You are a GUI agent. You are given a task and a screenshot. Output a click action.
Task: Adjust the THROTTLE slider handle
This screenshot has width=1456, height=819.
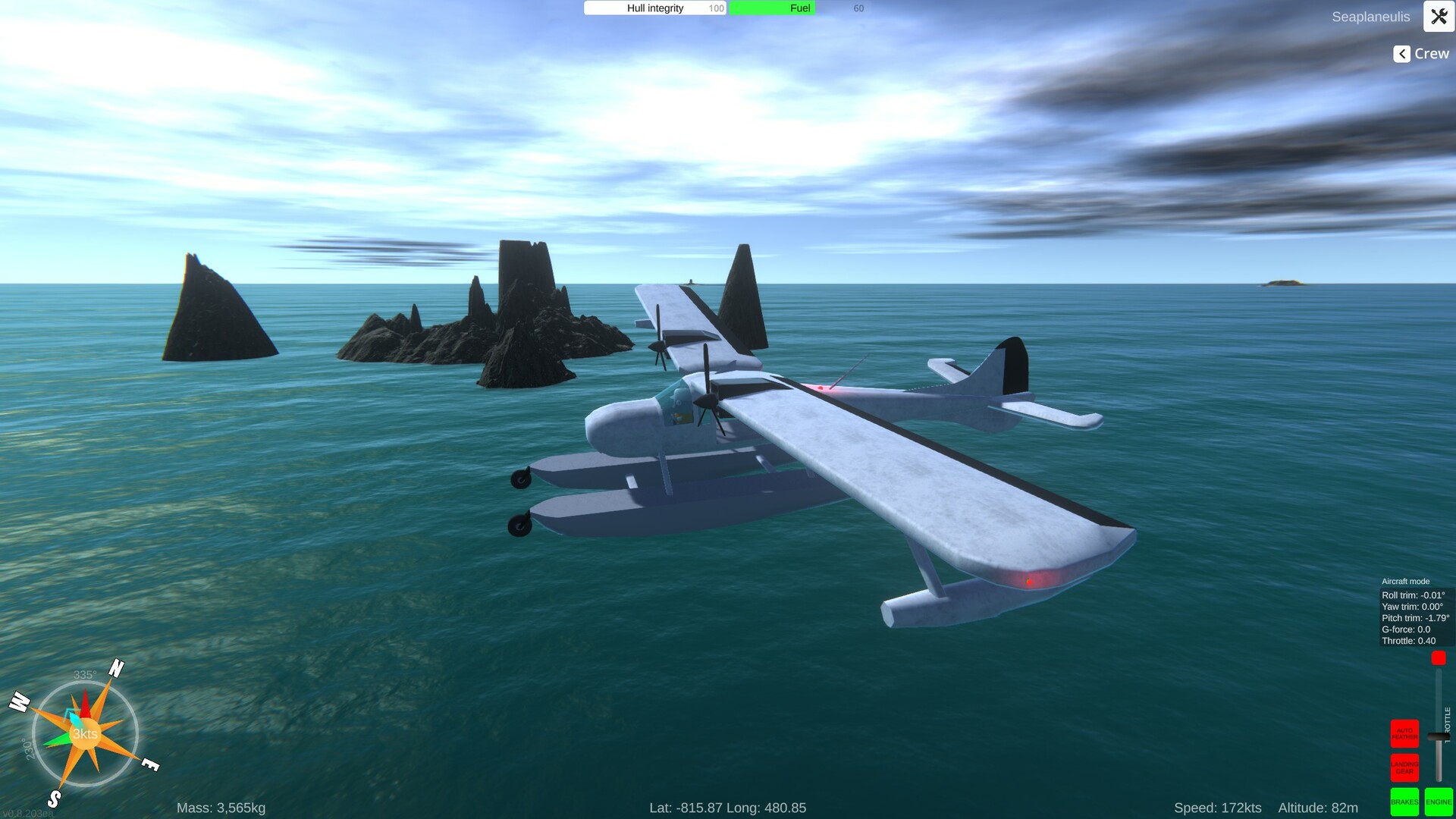(1438, 736)
